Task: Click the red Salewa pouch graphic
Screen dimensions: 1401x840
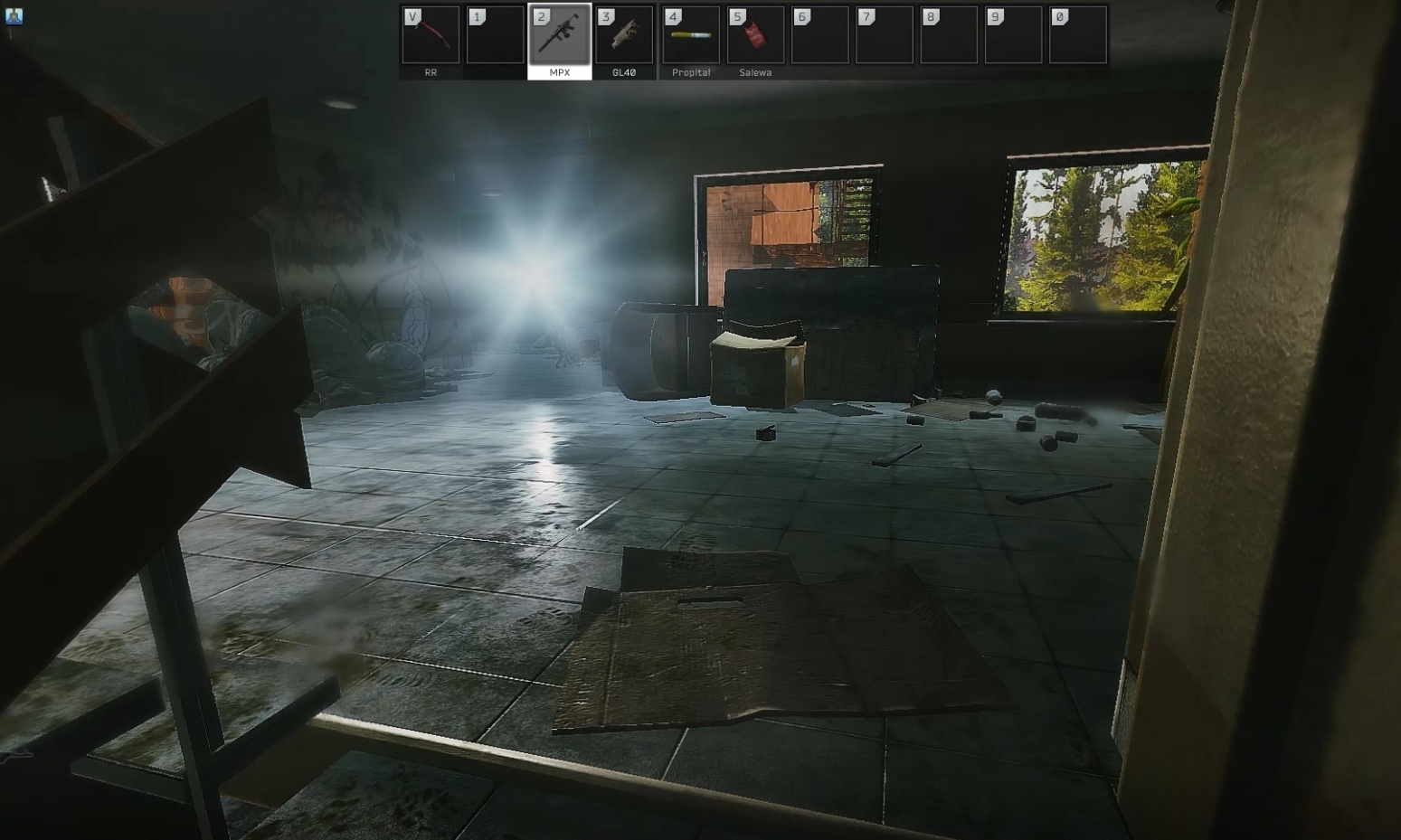Action: pyautogui.click(x=754, y=36)
